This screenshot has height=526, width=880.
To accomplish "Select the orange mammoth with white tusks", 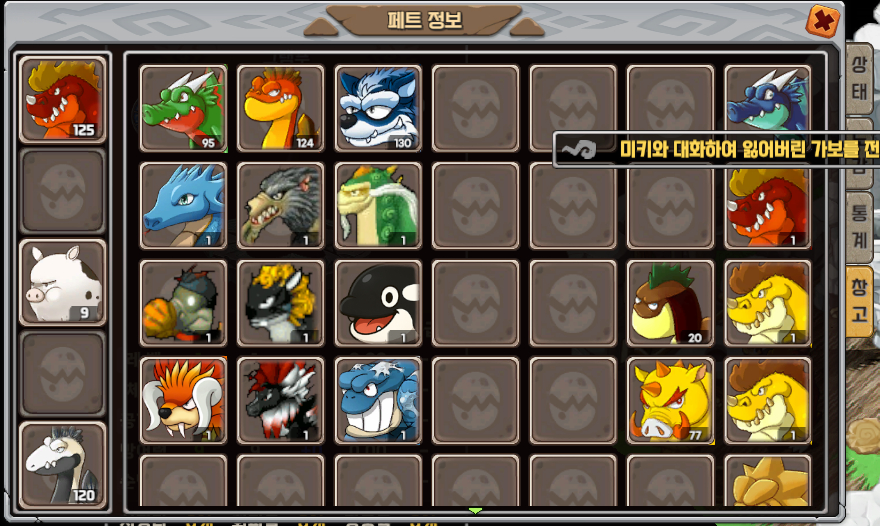I will pyautogui.click(x=183, y=400).
